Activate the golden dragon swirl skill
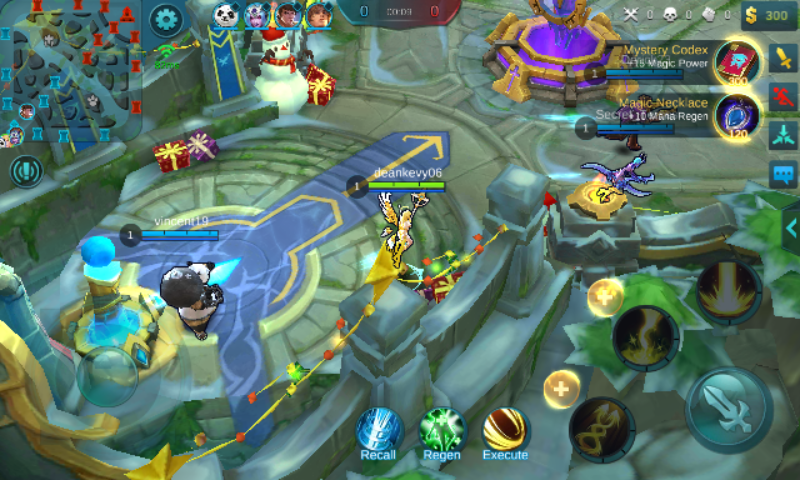Viewport: 800px width, 480px height. (602, 430)
